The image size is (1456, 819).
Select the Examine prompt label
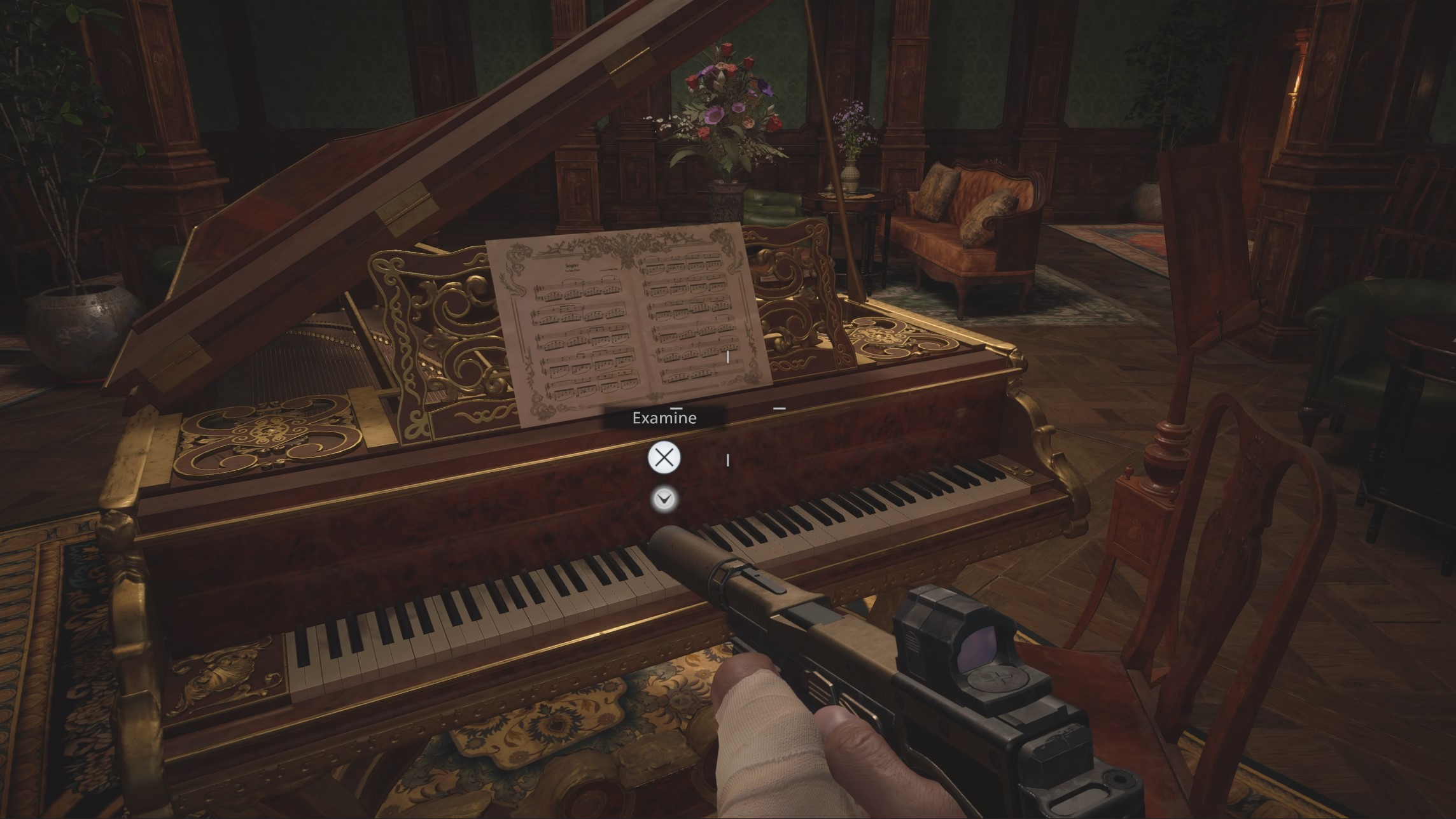click(666, 418)
